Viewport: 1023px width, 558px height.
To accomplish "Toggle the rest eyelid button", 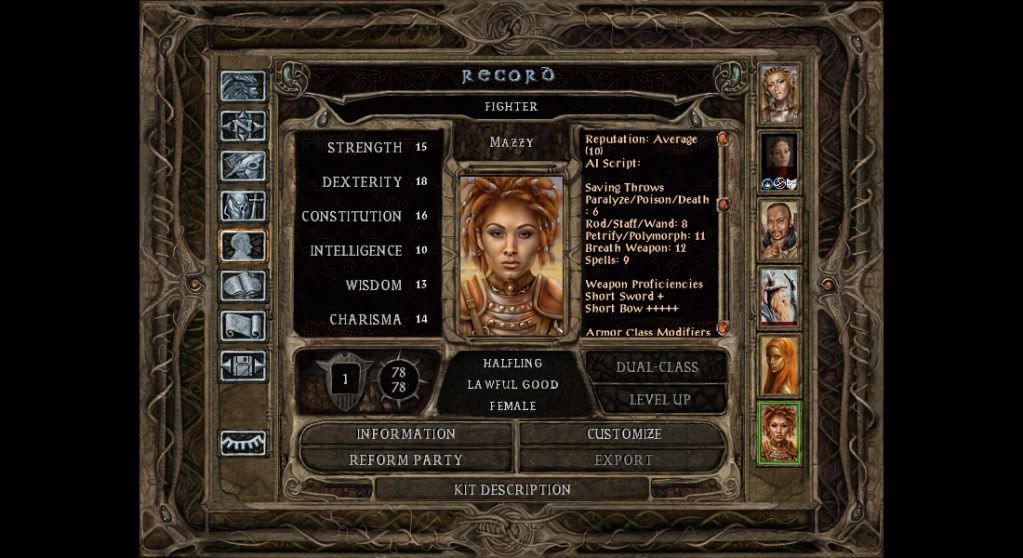I will click(x=243, y=441).
